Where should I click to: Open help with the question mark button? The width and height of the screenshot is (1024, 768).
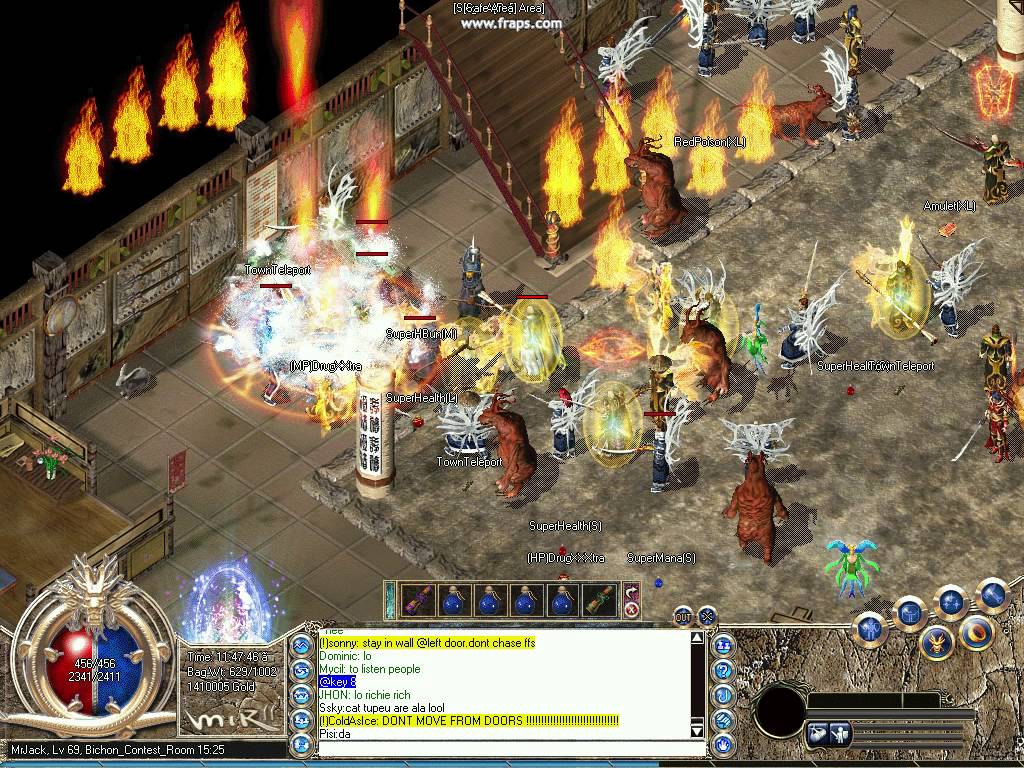click(723, 670)
